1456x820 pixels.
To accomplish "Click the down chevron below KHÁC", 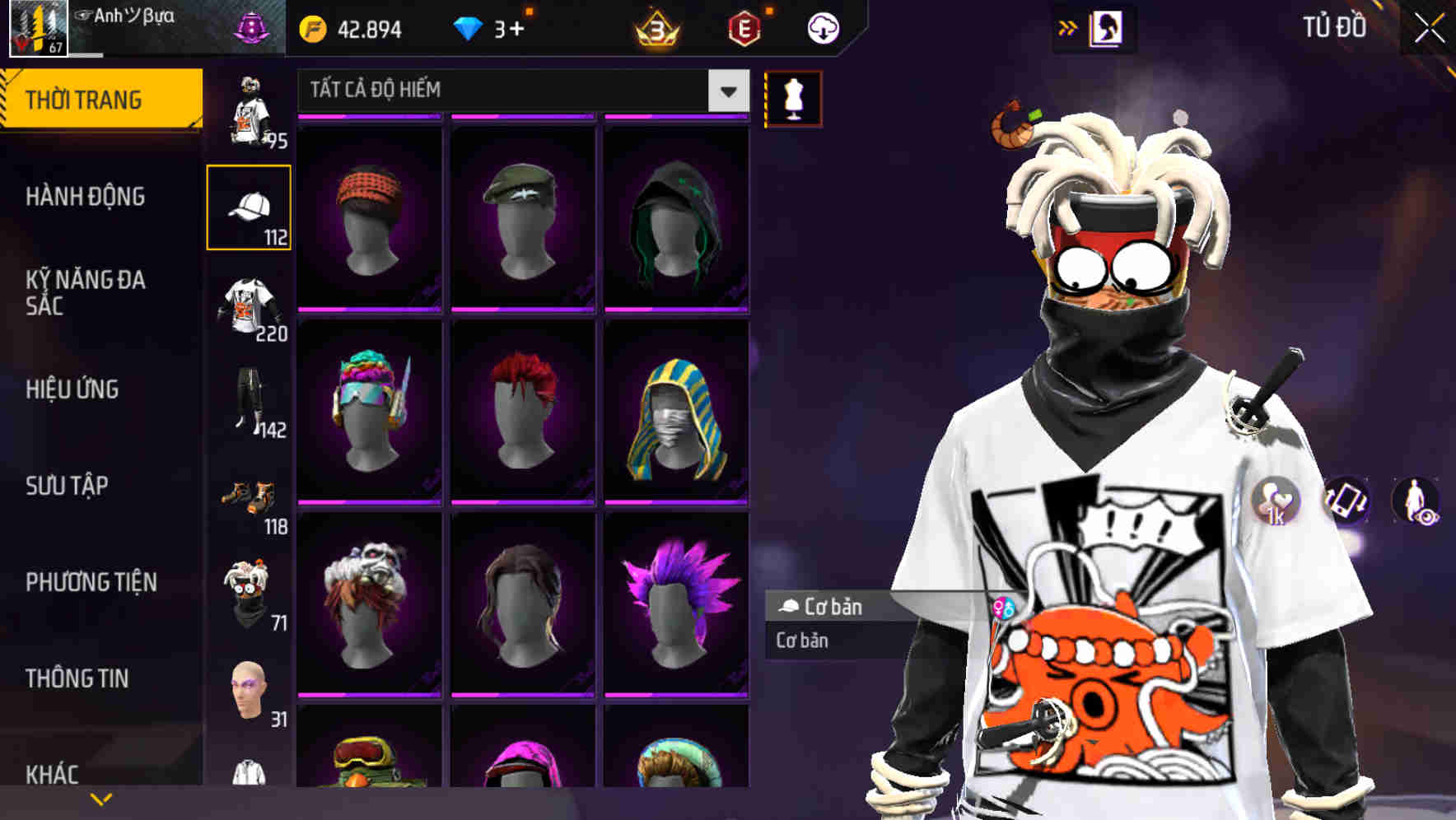I will (101, 797).
